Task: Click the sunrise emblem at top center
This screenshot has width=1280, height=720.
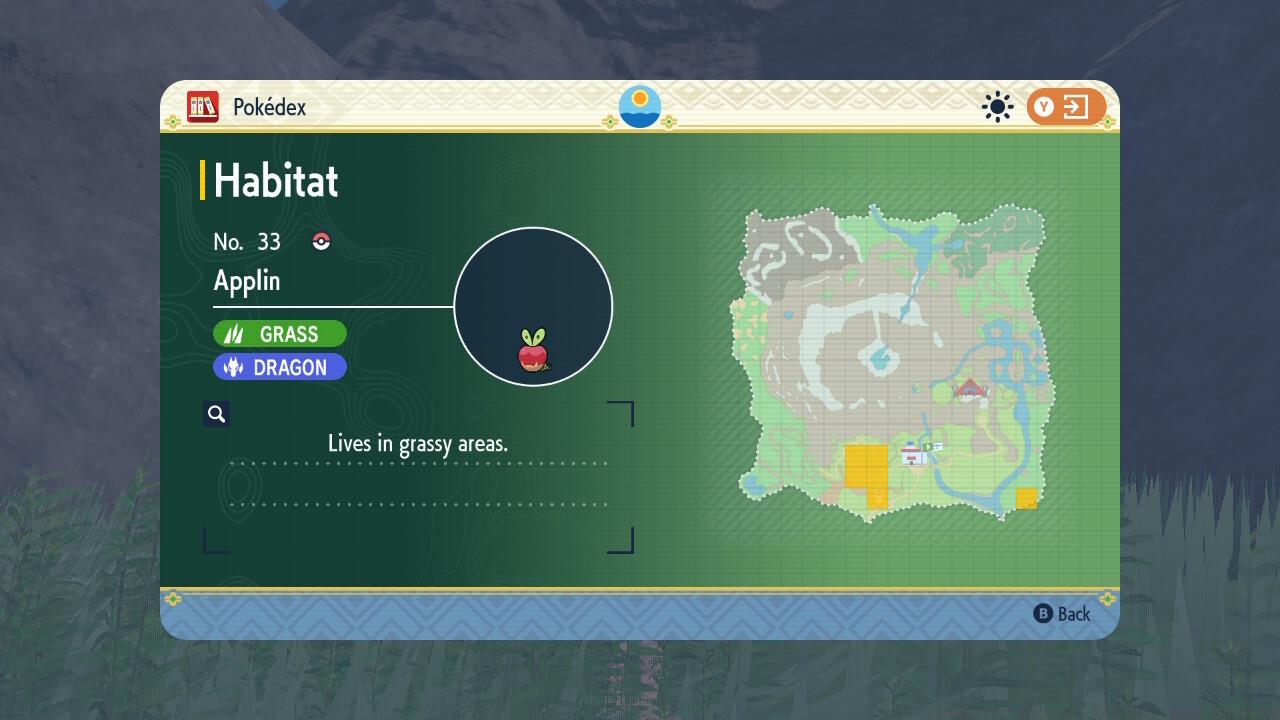Action: [x=640, y=107]
